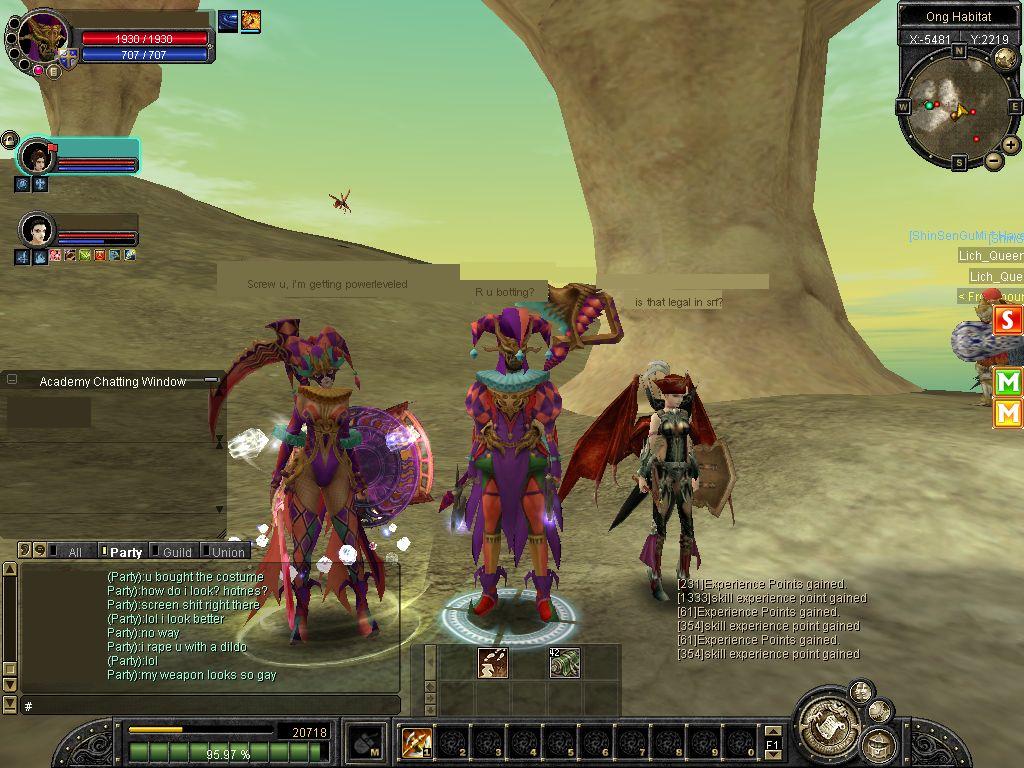Use the item stack showing 42

coord(564,662)
